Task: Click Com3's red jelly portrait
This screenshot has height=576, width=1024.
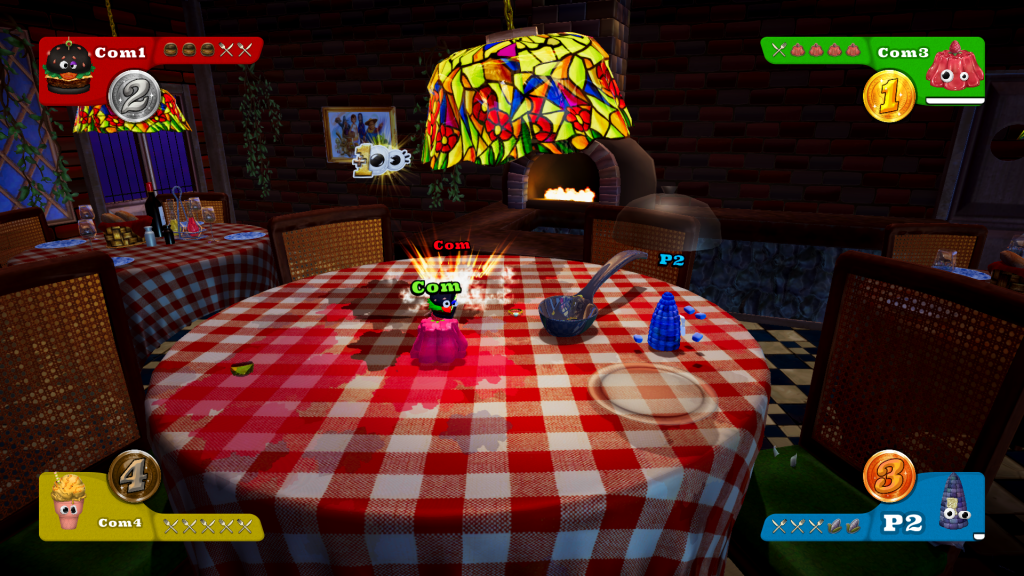Action: tap(955, 66)
